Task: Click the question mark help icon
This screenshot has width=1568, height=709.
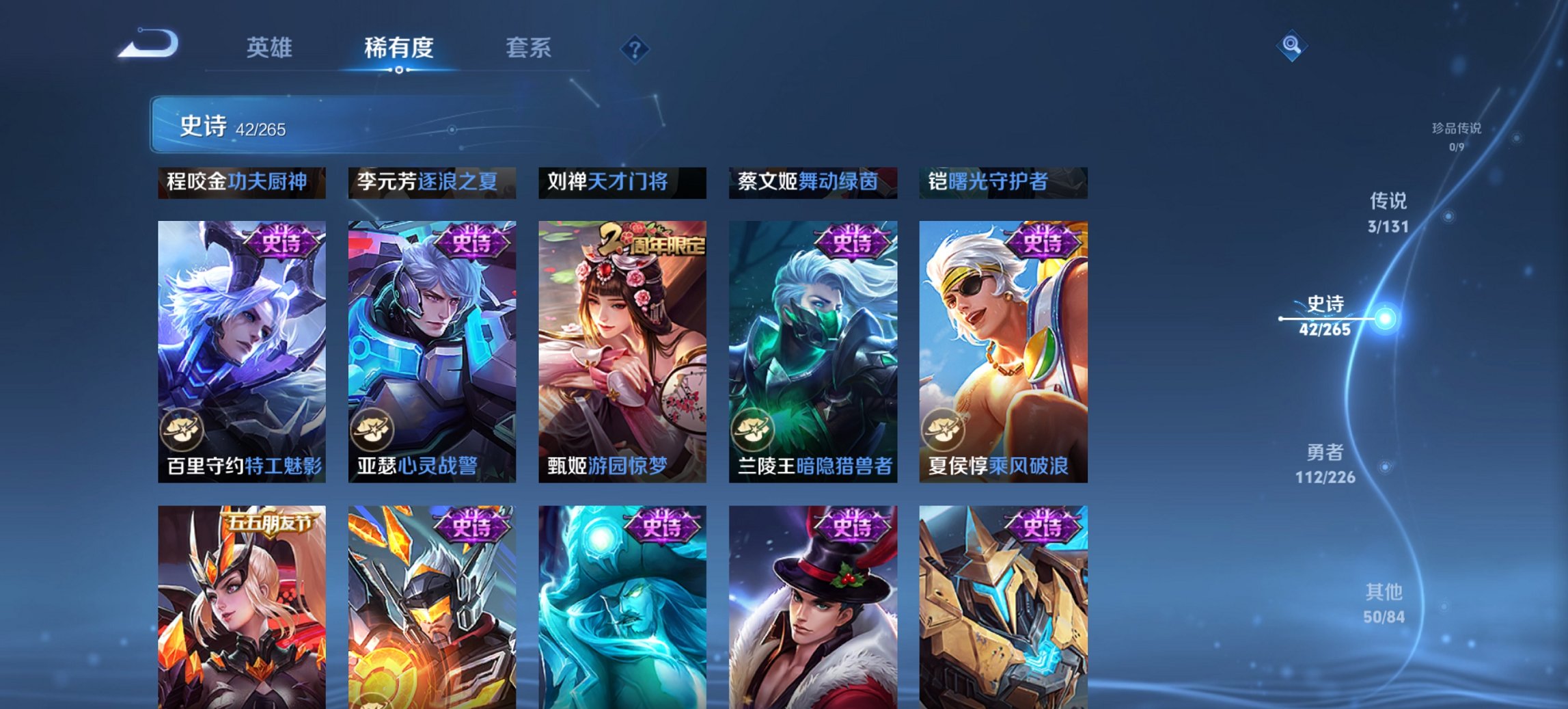Action: (635, 48)
